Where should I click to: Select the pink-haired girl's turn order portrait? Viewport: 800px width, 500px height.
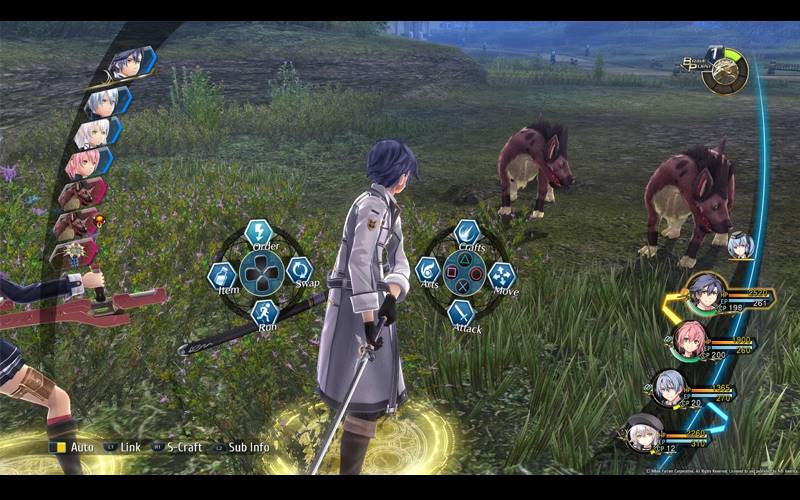click(x=84, y=160)
